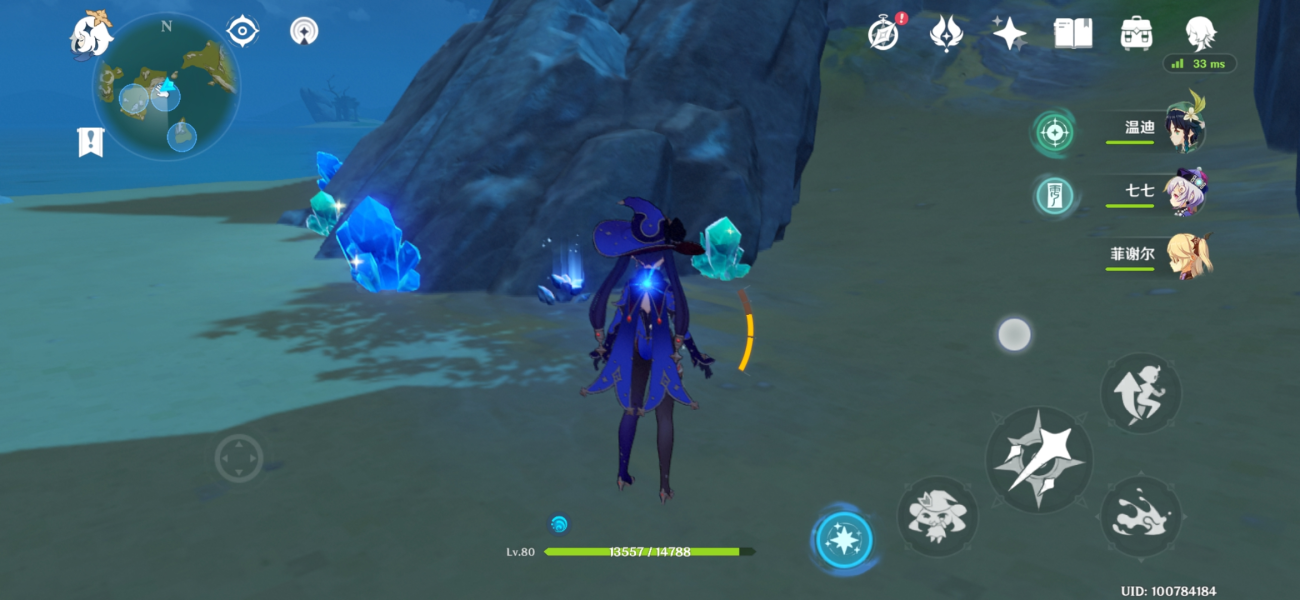Screen dimensions: 1300x600
Task: Open the battle pass winged icon
Action: pos(946,33)
